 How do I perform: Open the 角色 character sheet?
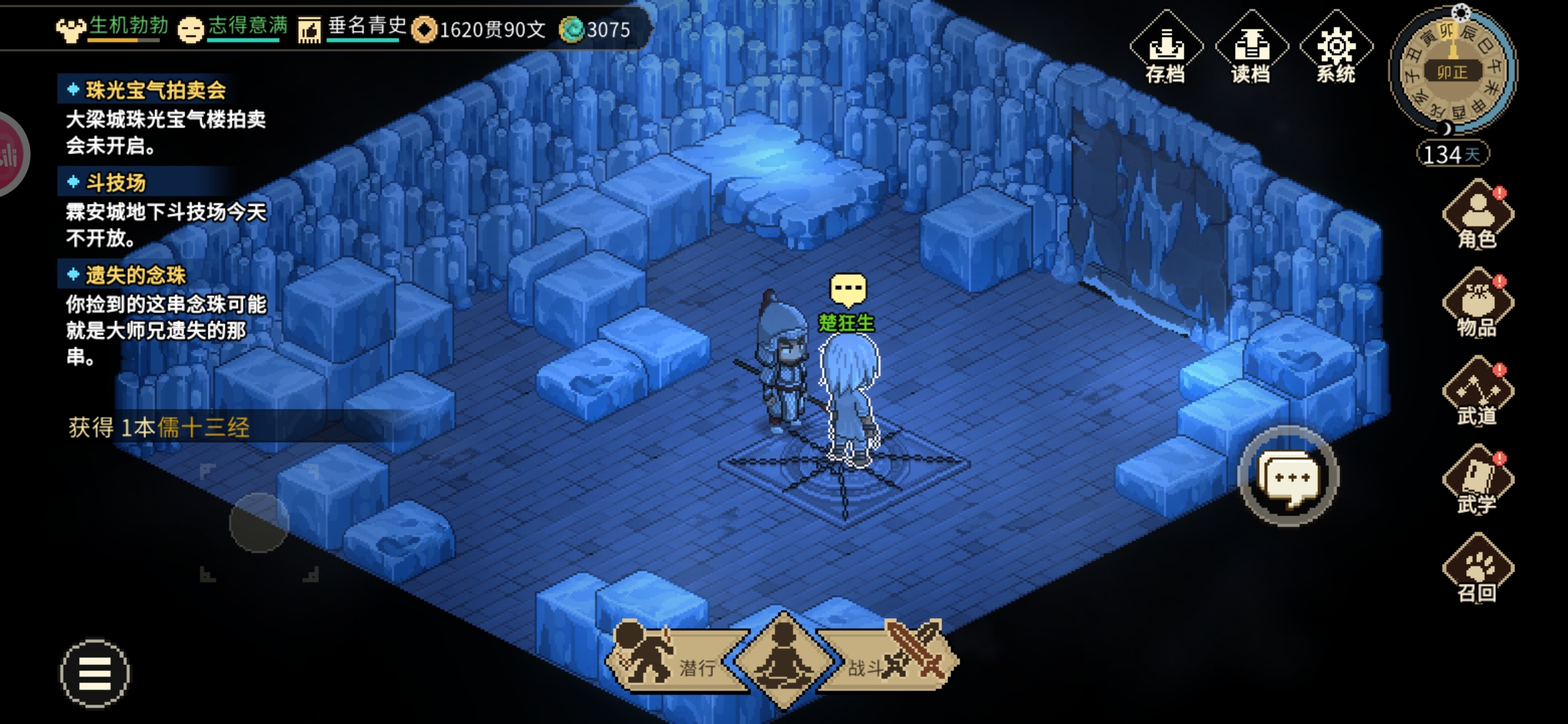coord(1478,215)
